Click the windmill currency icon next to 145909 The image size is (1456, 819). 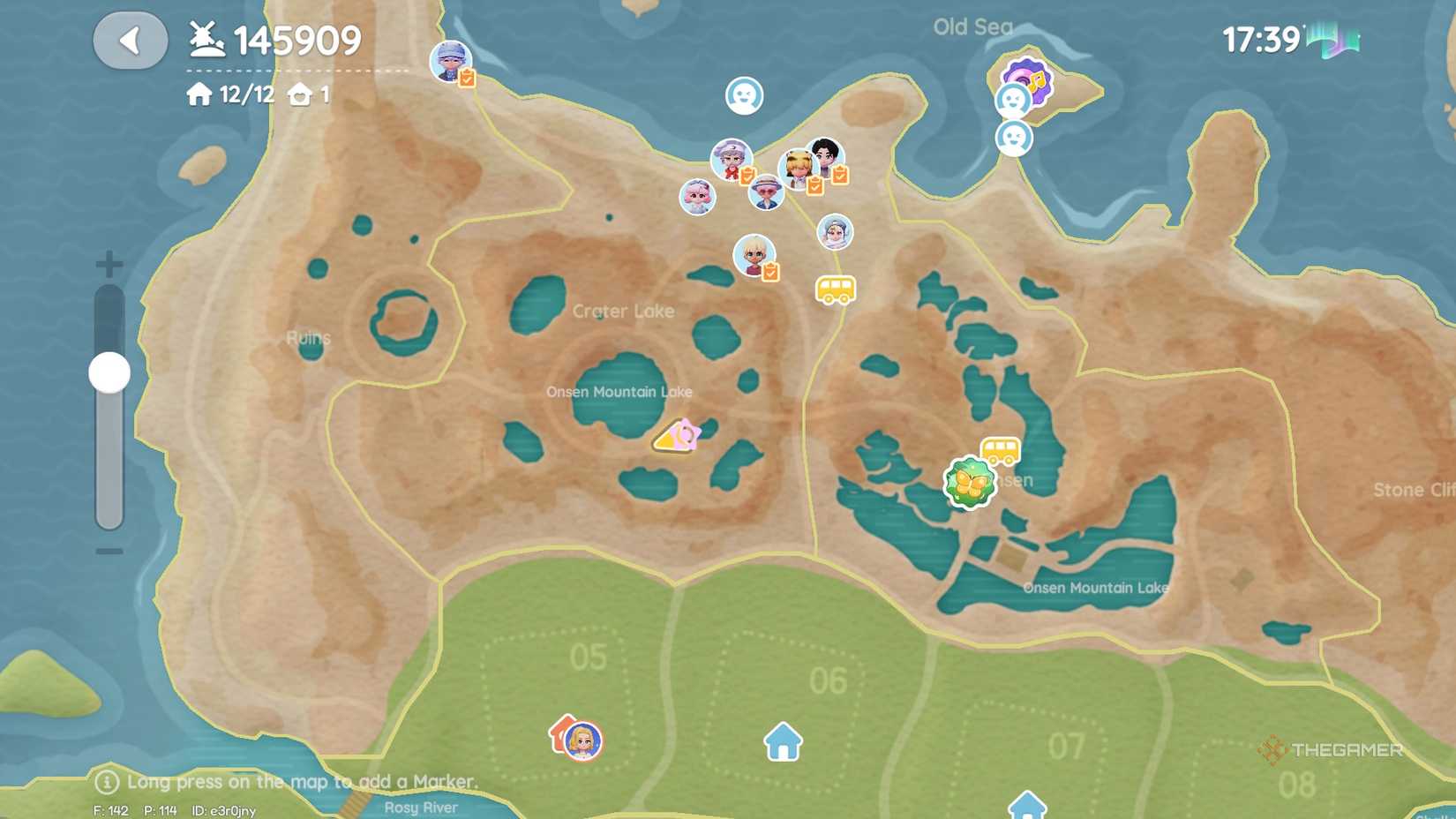205,36
